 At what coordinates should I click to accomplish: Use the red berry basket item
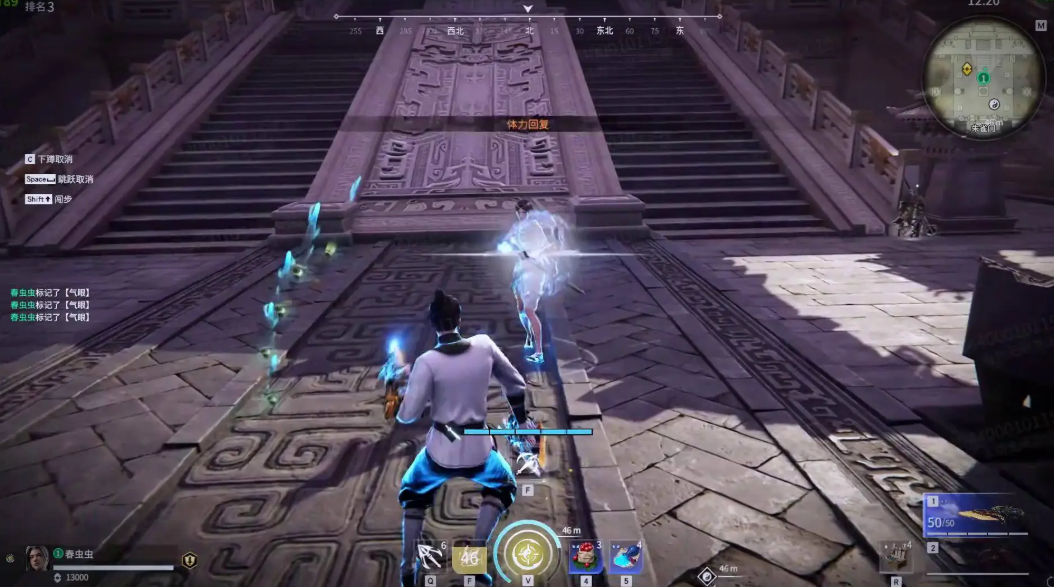click(x=586, y=556)
